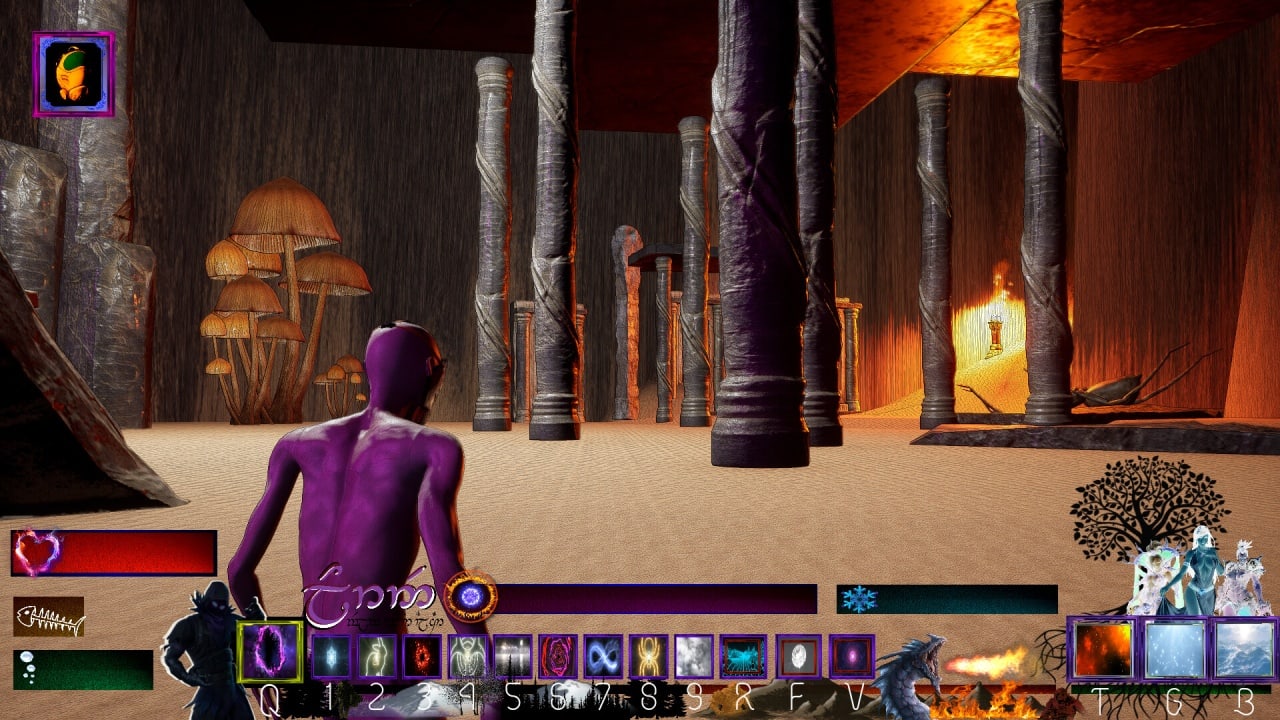The height and width of the screenshot is (720, 1280).
Task: Activate the cyan grid ability on R
Action: click(743, 656)
